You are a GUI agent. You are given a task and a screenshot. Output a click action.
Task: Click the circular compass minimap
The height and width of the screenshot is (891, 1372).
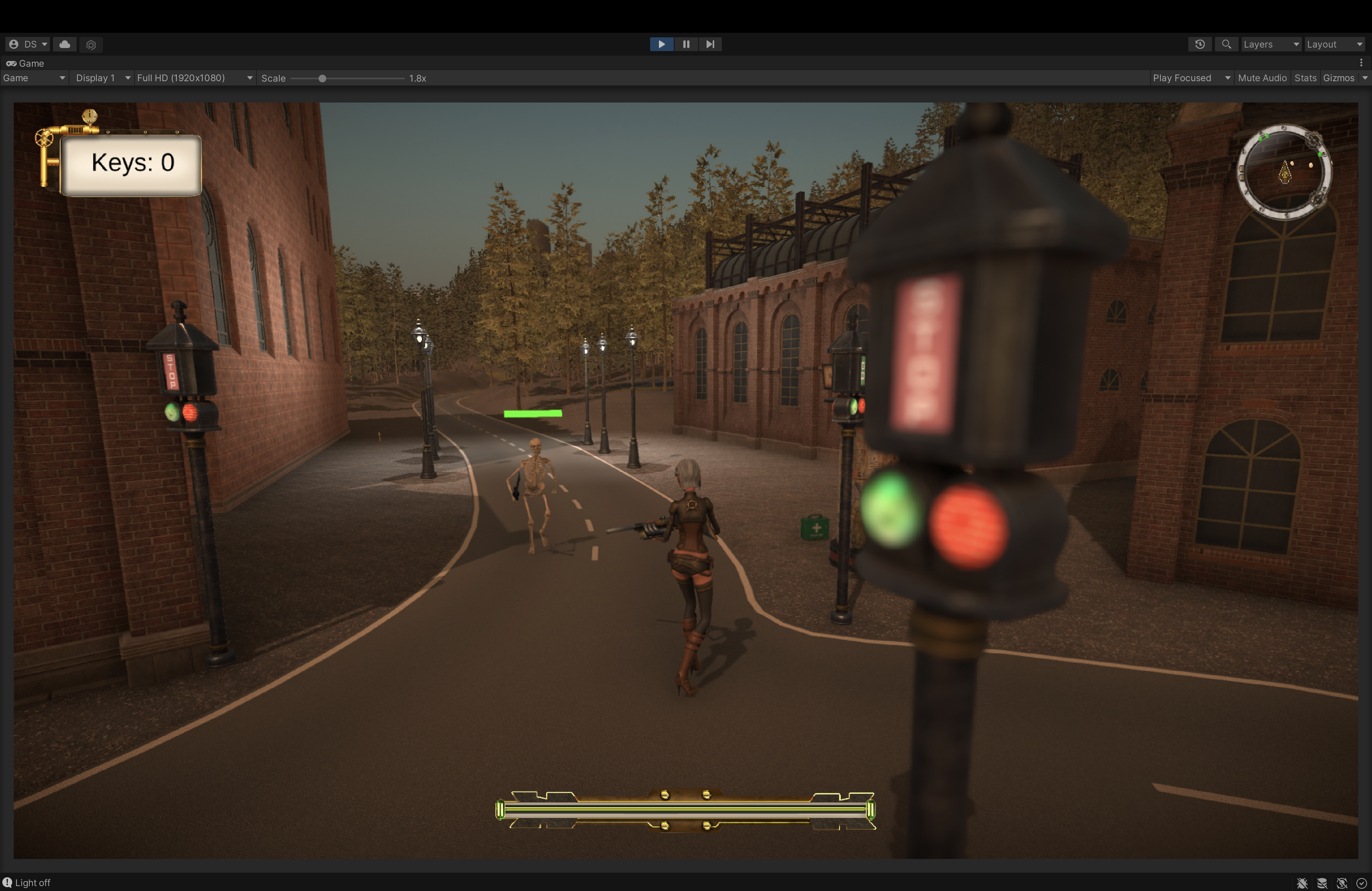1284,172
